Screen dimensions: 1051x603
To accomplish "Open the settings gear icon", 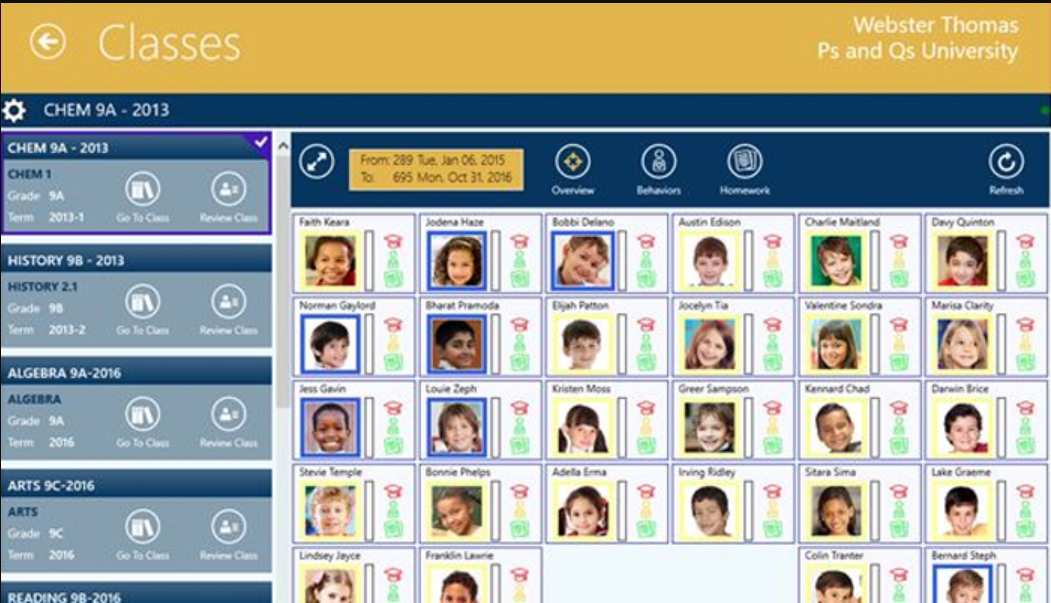I will point(14,110).
